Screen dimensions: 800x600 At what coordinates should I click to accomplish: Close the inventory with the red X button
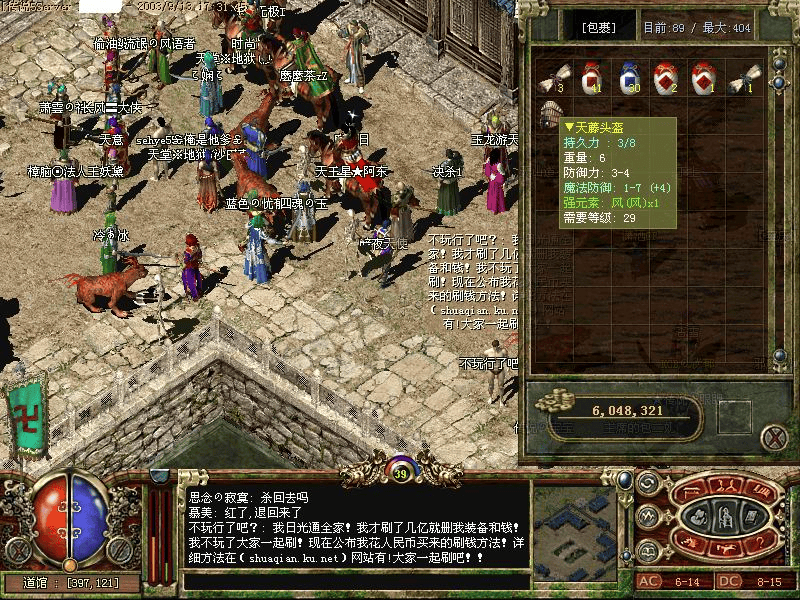tap(773, 437)
